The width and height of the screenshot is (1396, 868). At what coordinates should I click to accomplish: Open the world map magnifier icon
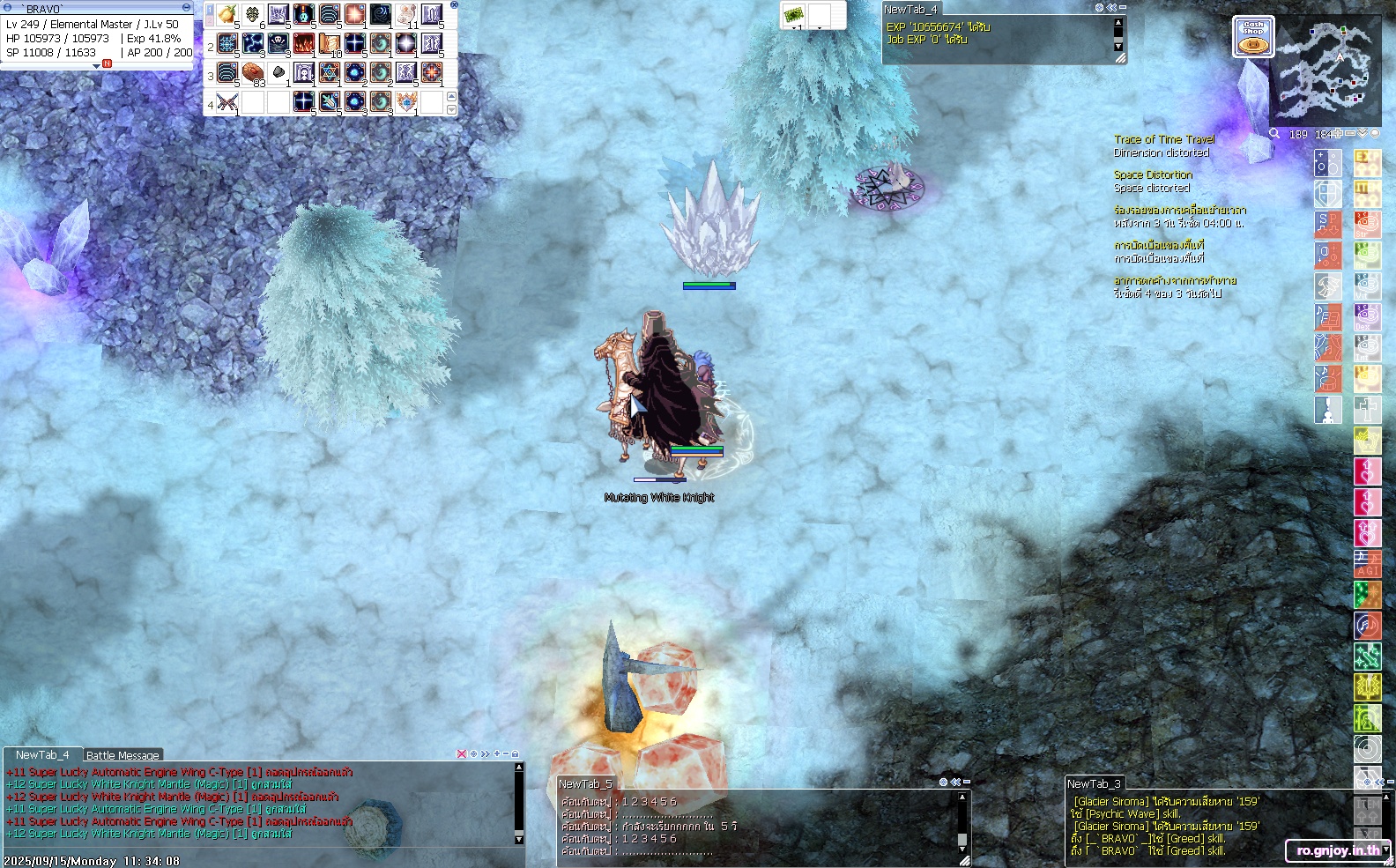coord(1274,134)
